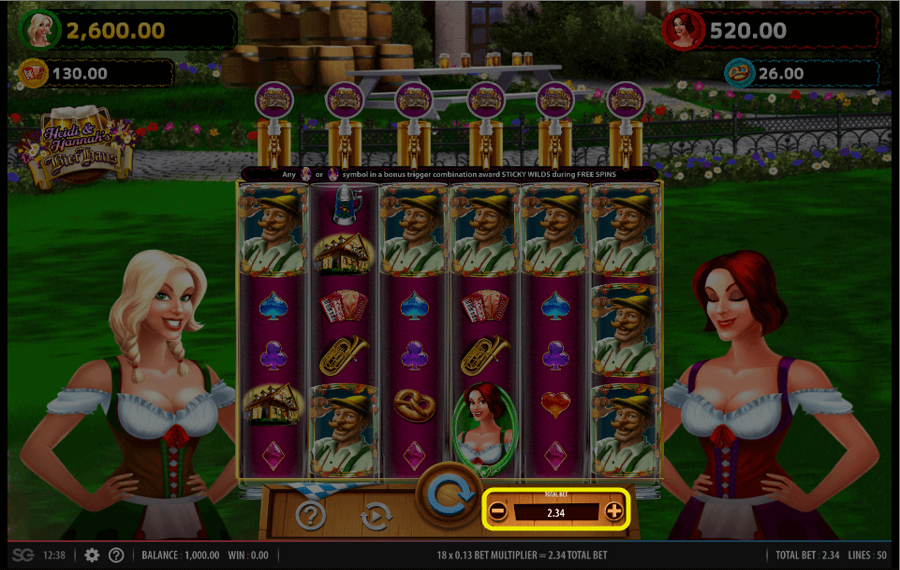This screenshot has height=570, width=900.
Task: Open settings via the gear icon
Action: click(x=92, y=555)
